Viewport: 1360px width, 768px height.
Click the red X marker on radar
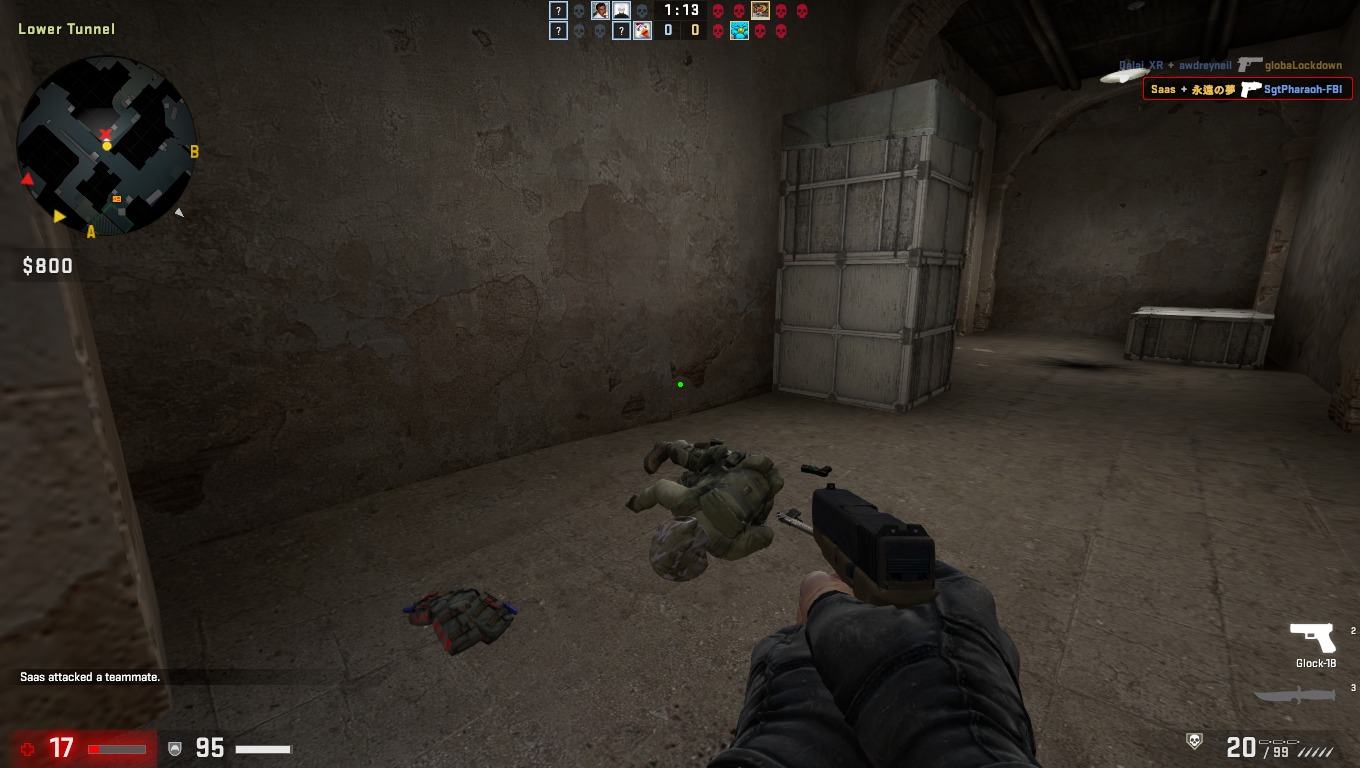coord(105,134)
